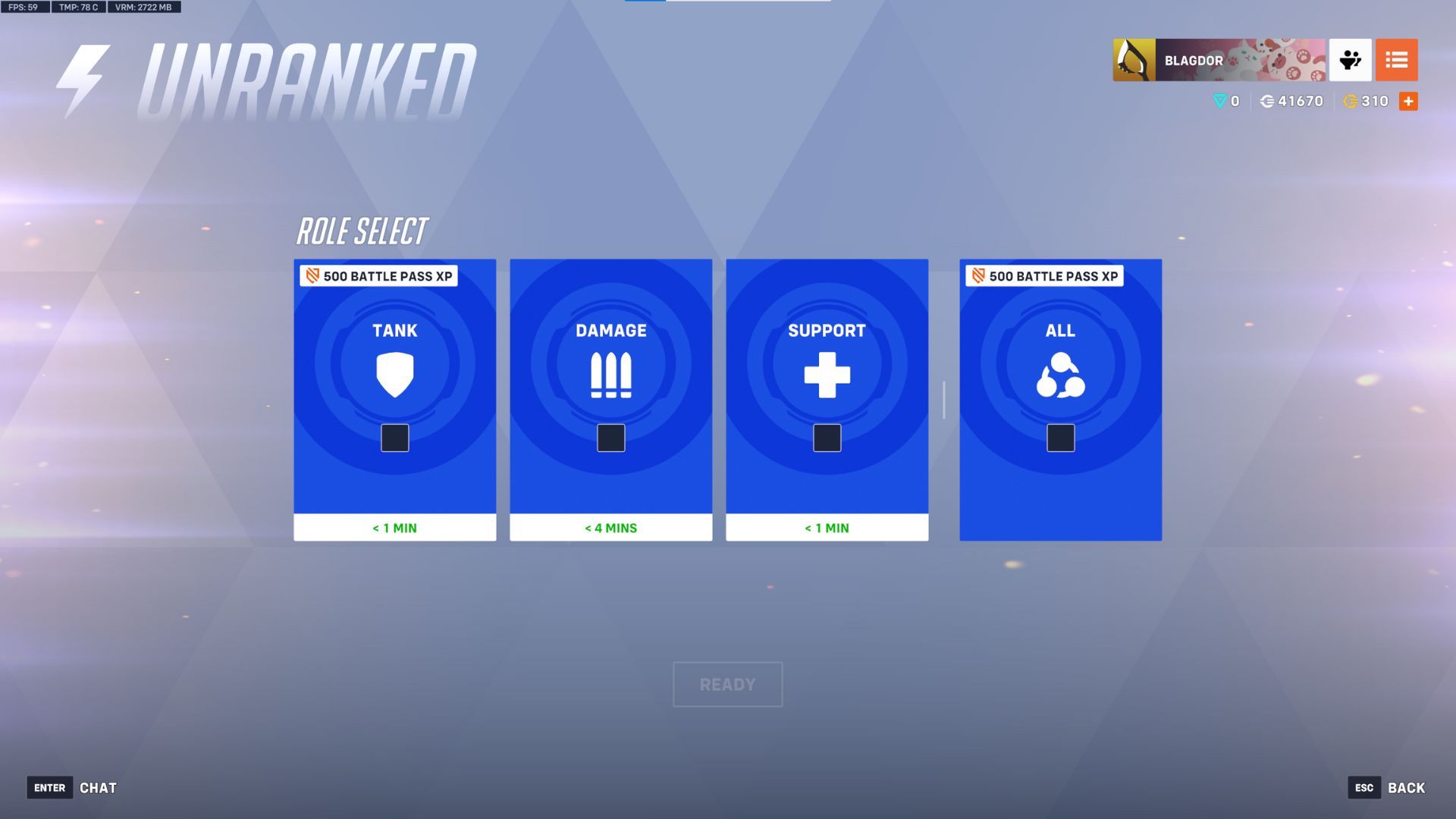Open the orange menu list icon
Screen dimensions: 1456x819
point(1398,59)
